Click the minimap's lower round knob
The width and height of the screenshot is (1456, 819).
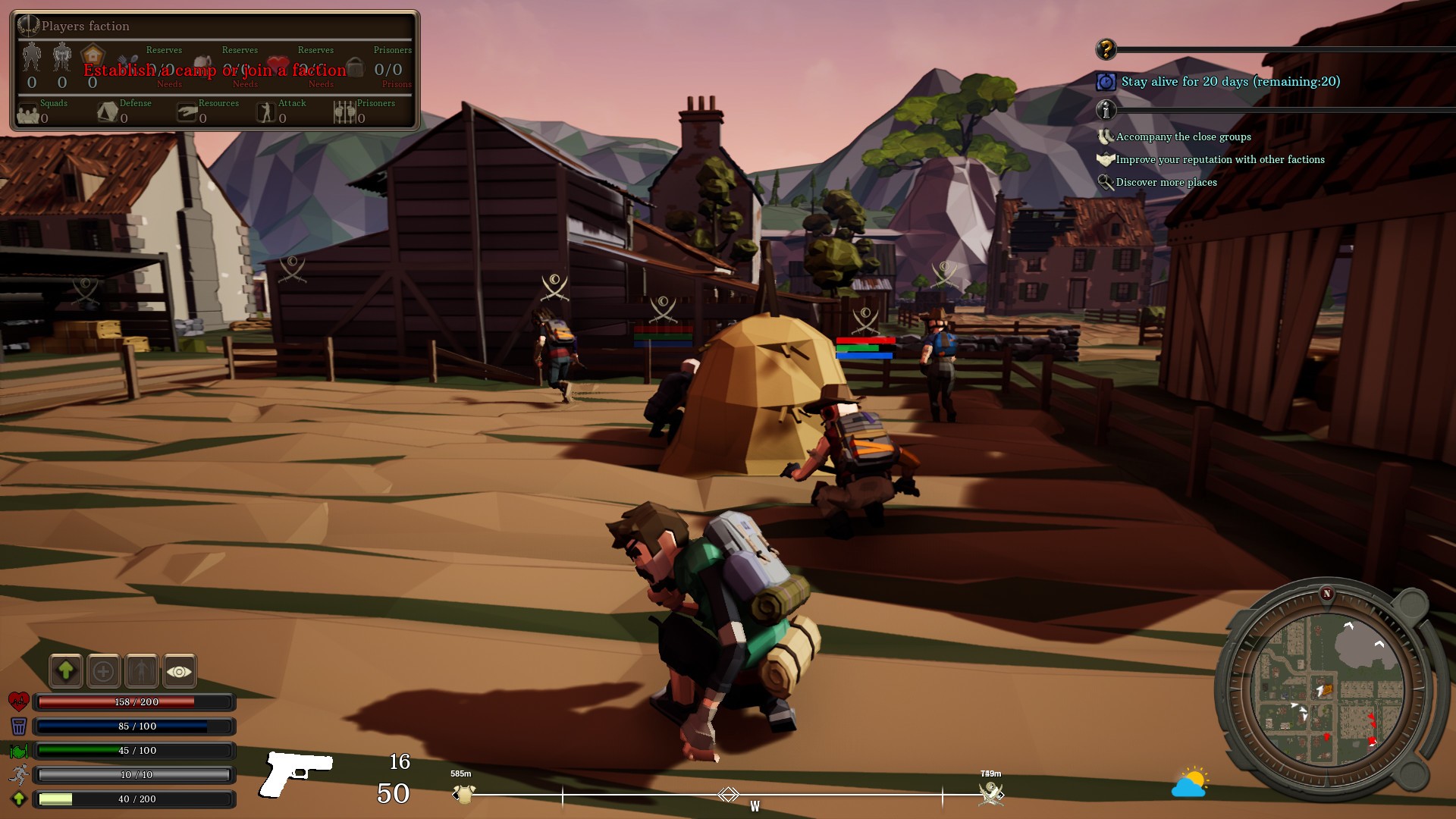click(x=1412, y=774)
